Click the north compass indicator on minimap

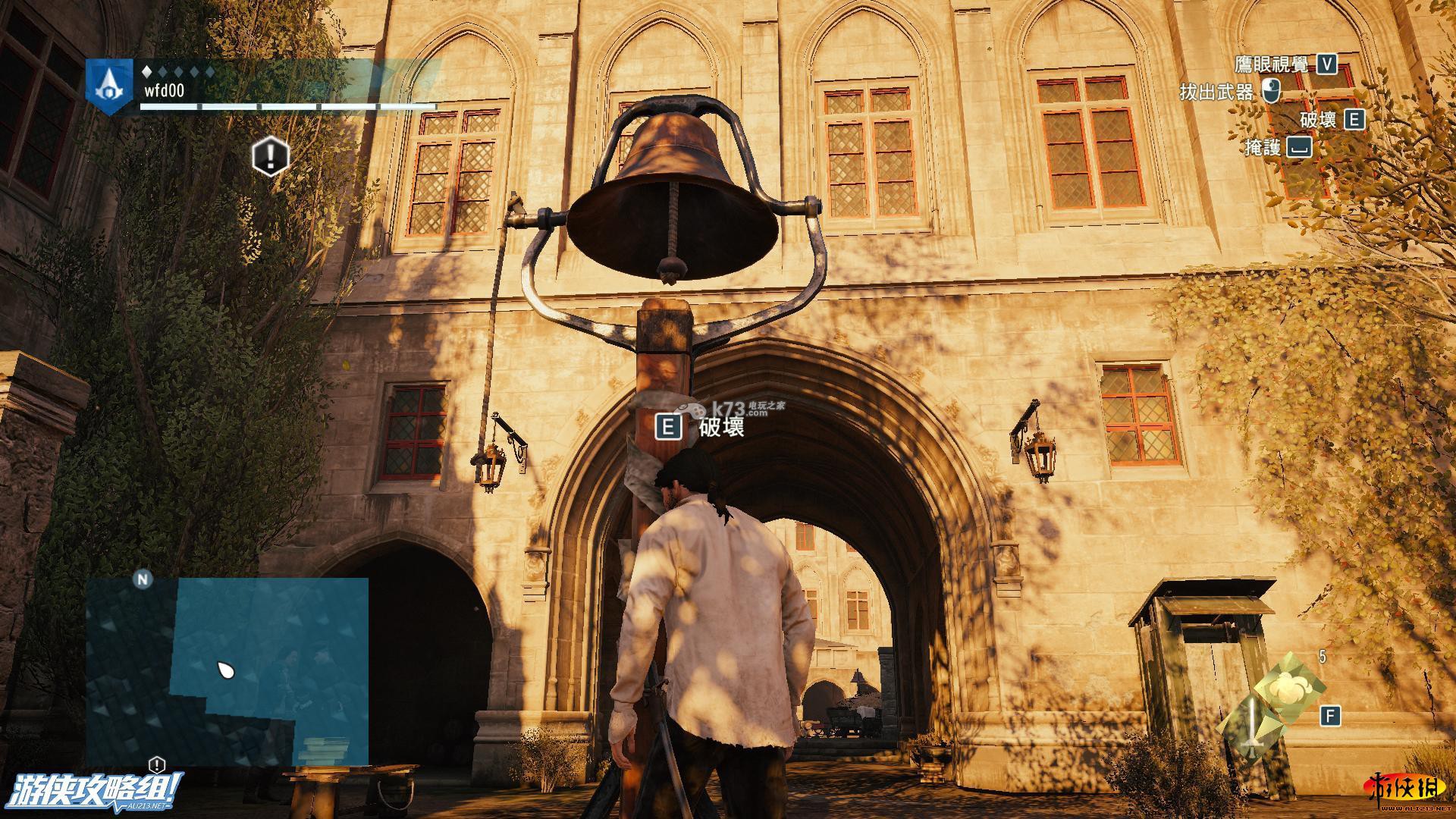(143, 580)
